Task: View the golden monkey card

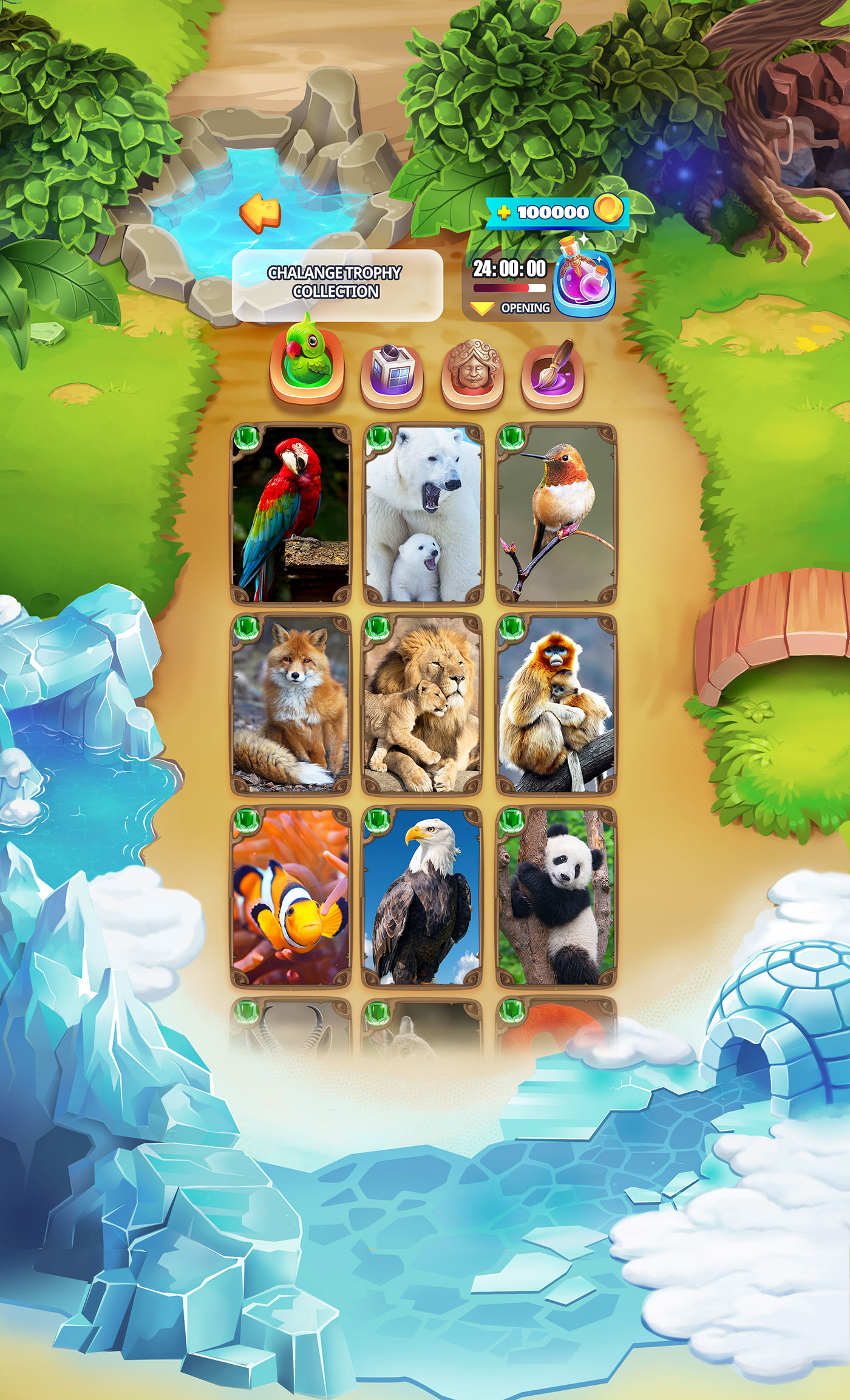Action: (556, 705)
